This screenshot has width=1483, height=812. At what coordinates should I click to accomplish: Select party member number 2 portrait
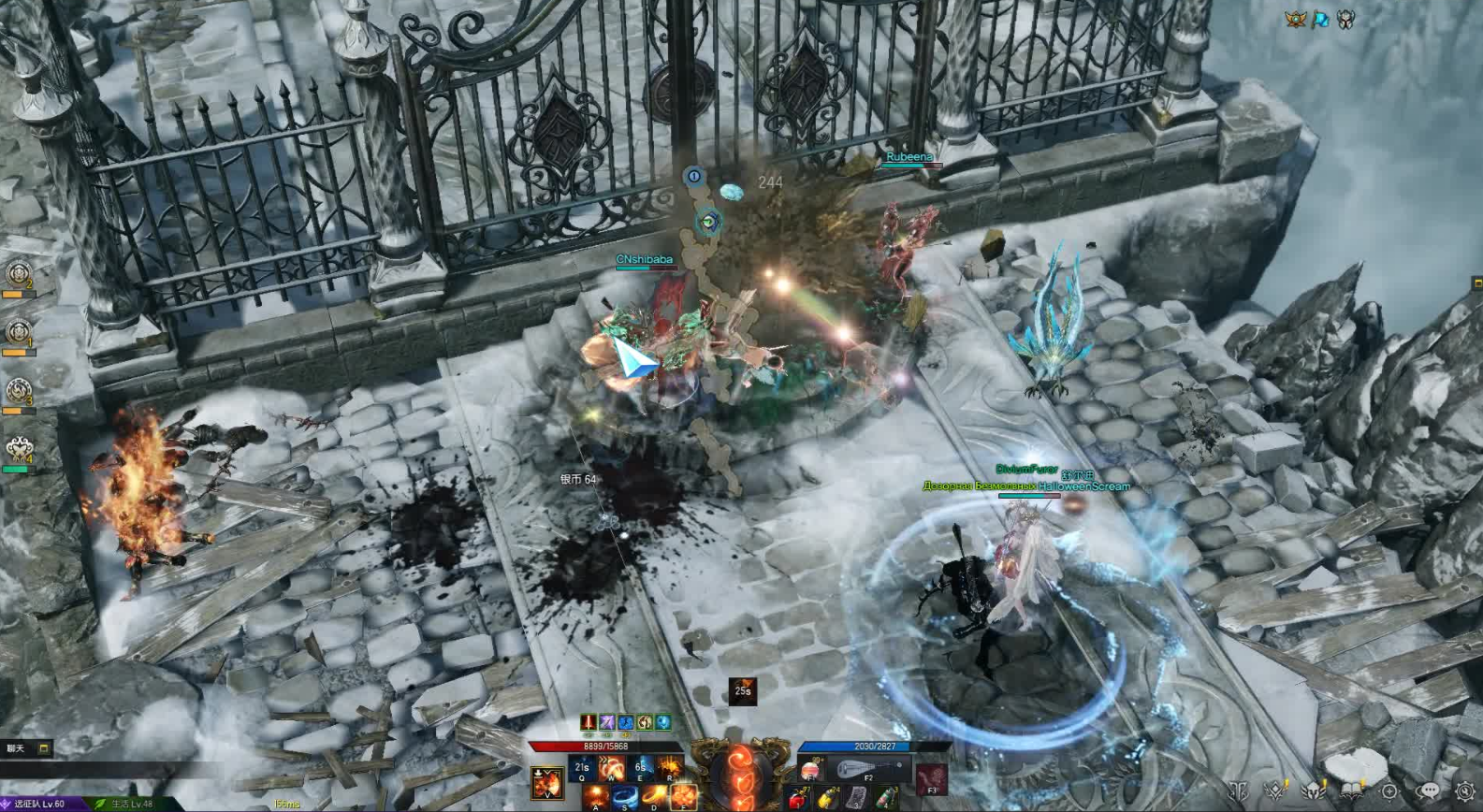click(x=18, y=274)
